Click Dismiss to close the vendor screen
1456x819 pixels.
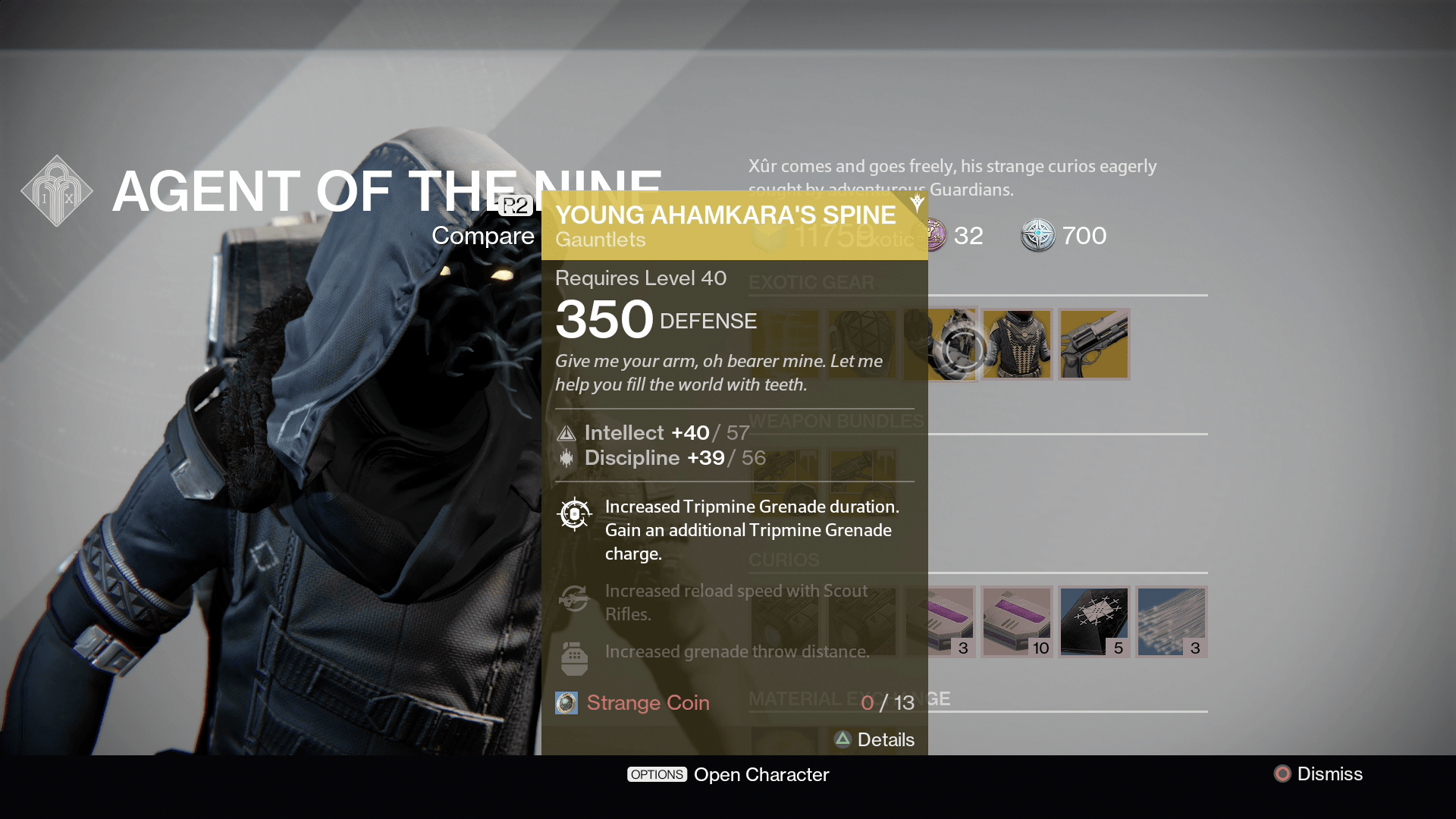[x=1327, y=774]
